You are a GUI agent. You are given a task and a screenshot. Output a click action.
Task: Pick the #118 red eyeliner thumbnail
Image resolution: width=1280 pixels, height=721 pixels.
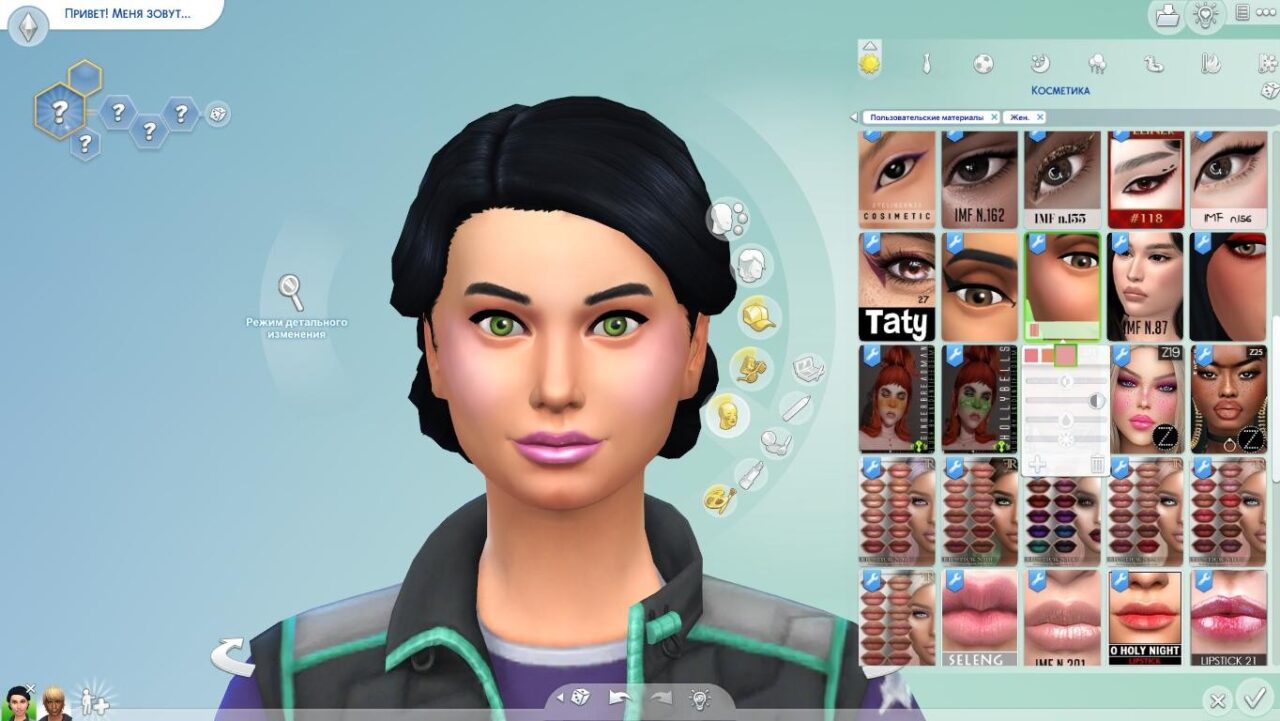click(1145, 179)
